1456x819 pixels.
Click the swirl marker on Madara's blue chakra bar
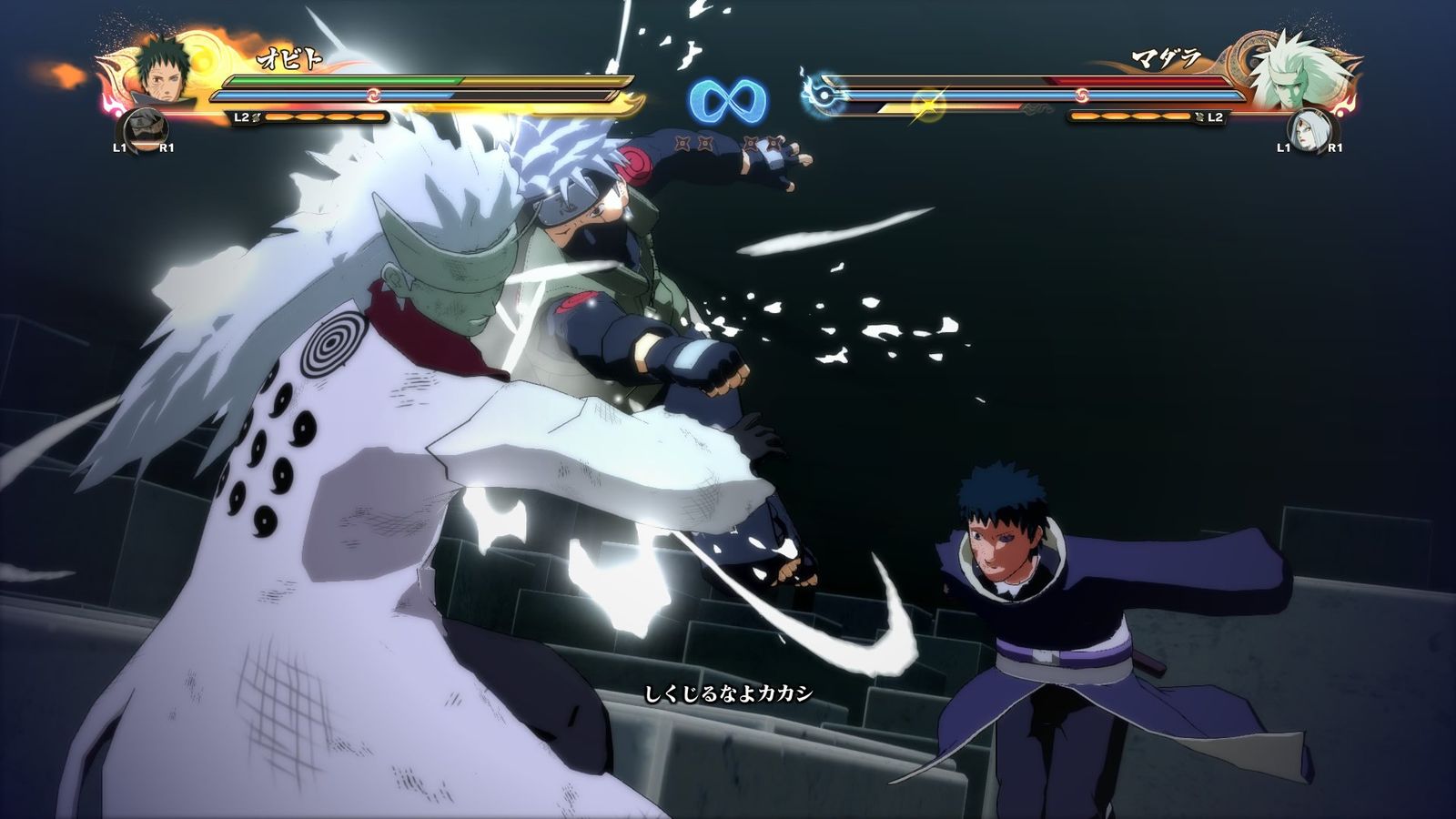1082,94
